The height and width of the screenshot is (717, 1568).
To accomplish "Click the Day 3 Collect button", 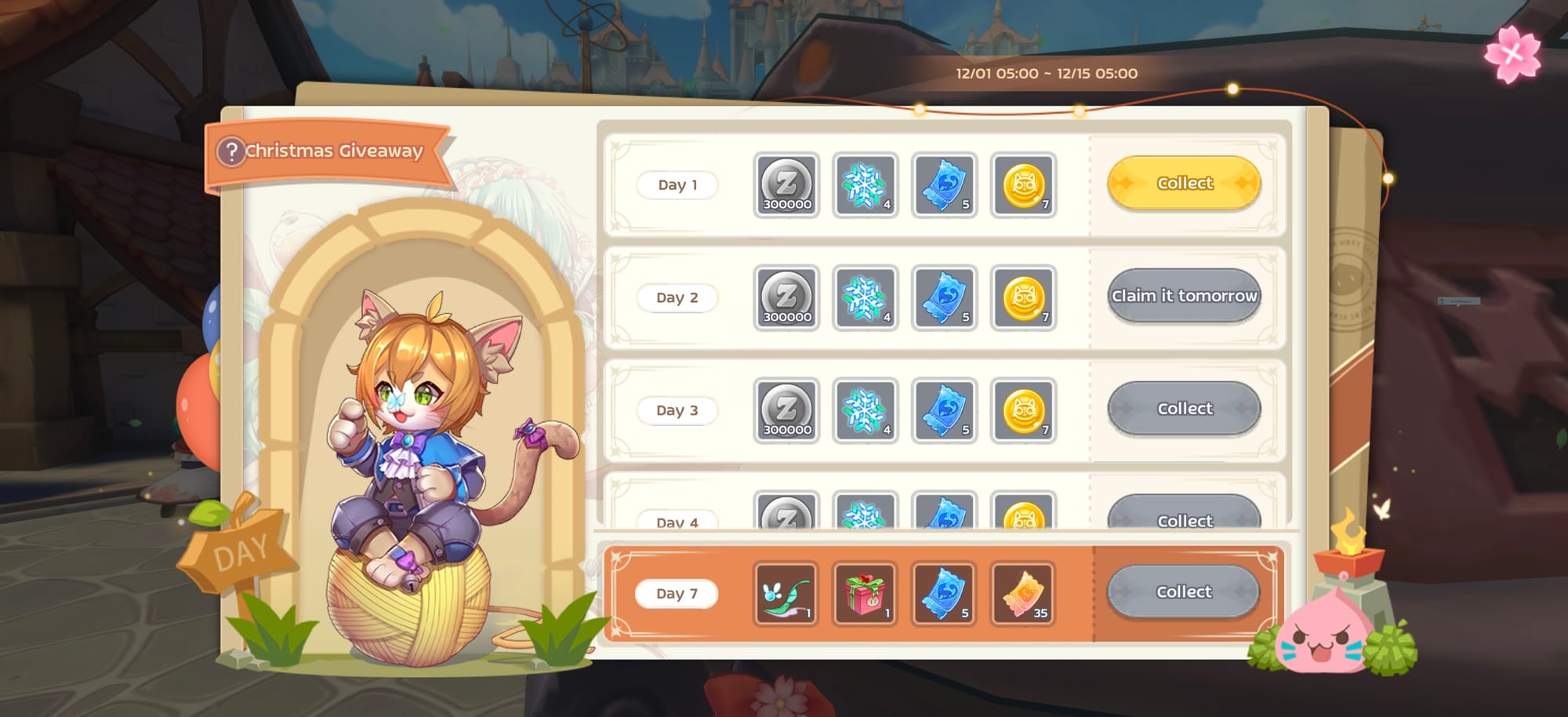I will (1184, 409).
